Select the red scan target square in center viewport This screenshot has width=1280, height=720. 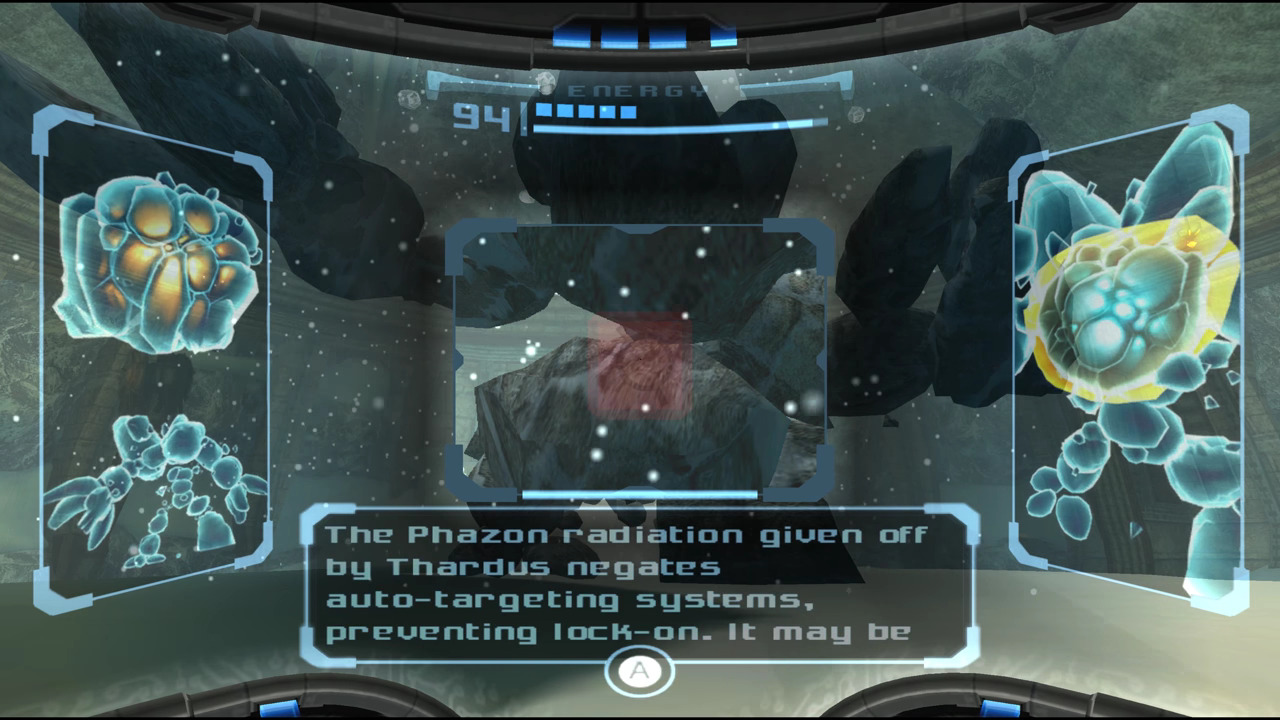640,365
